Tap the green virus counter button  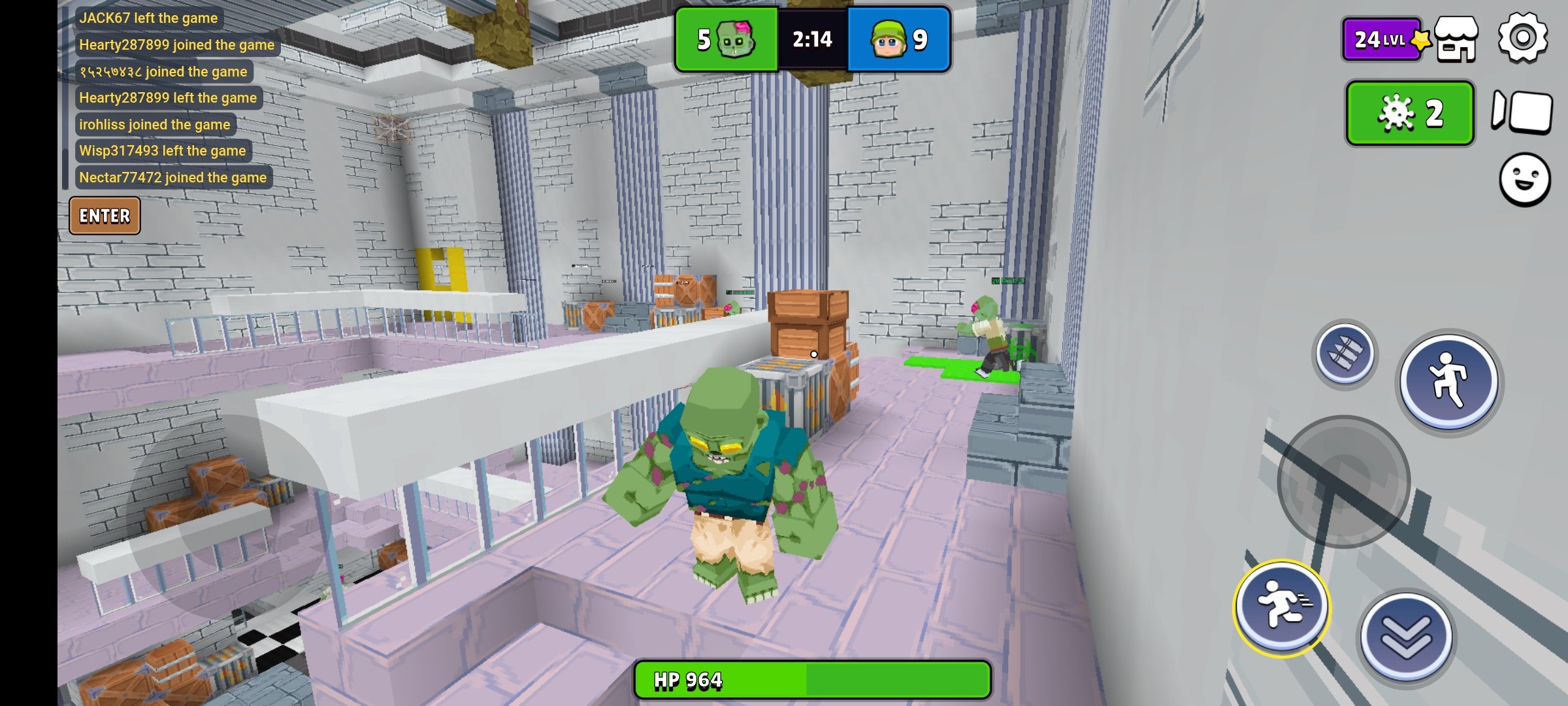[x=1410, y=114]
